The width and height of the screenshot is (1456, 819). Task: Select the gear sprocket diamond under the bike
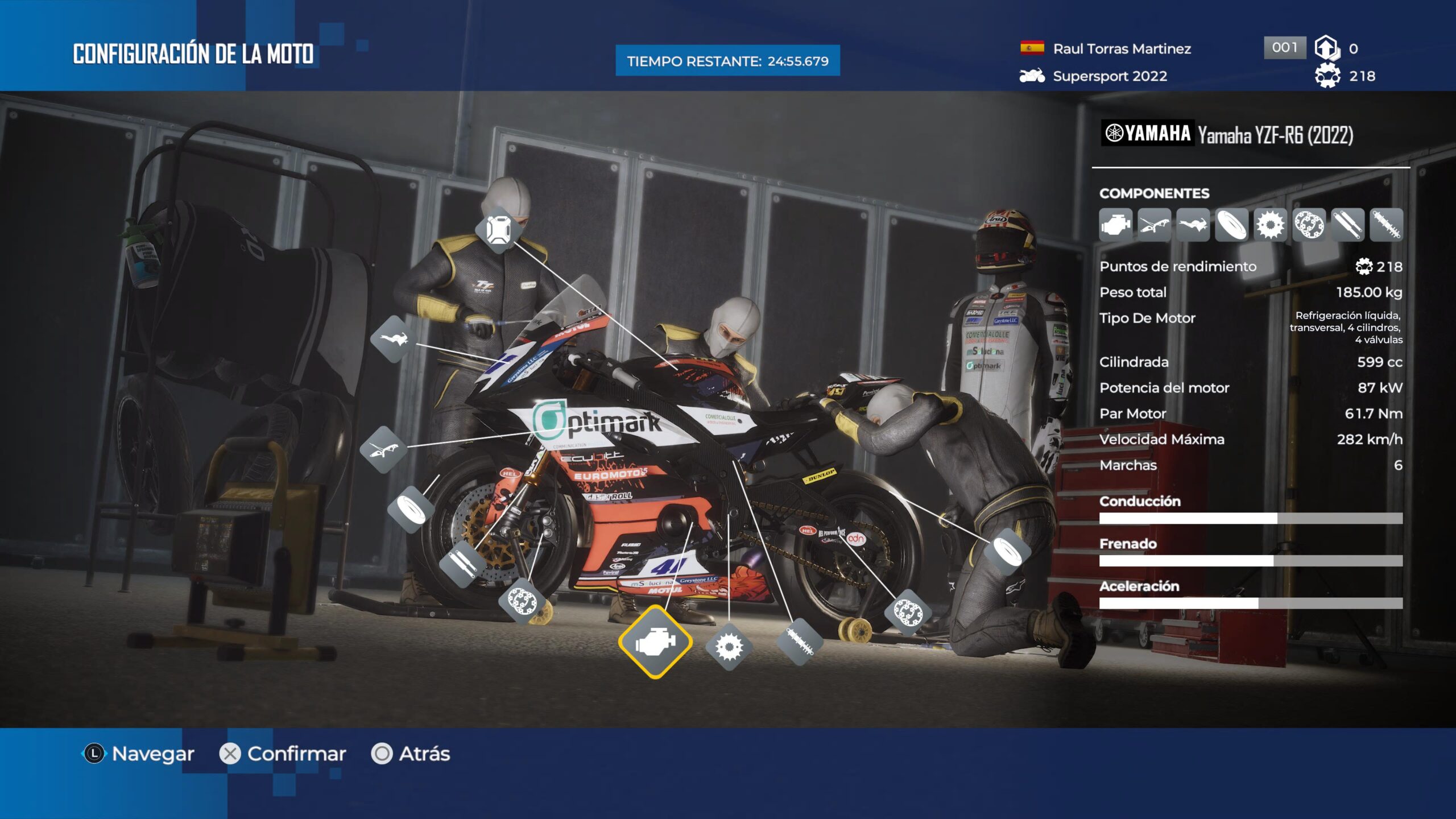[729, 647]
